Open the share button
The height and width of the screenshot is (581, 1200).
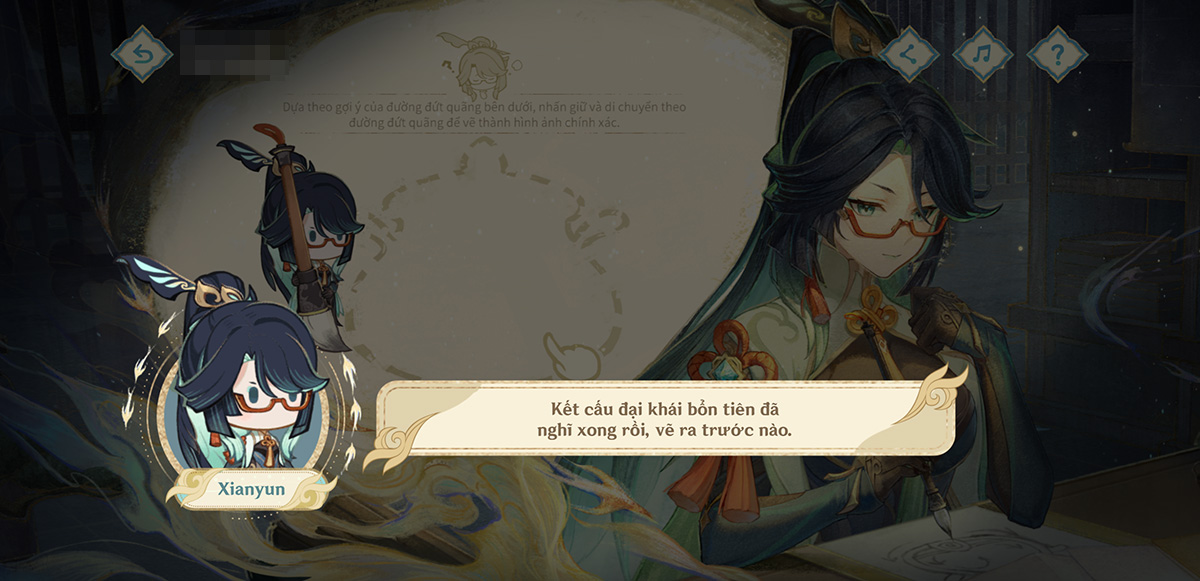pos(908,53)
